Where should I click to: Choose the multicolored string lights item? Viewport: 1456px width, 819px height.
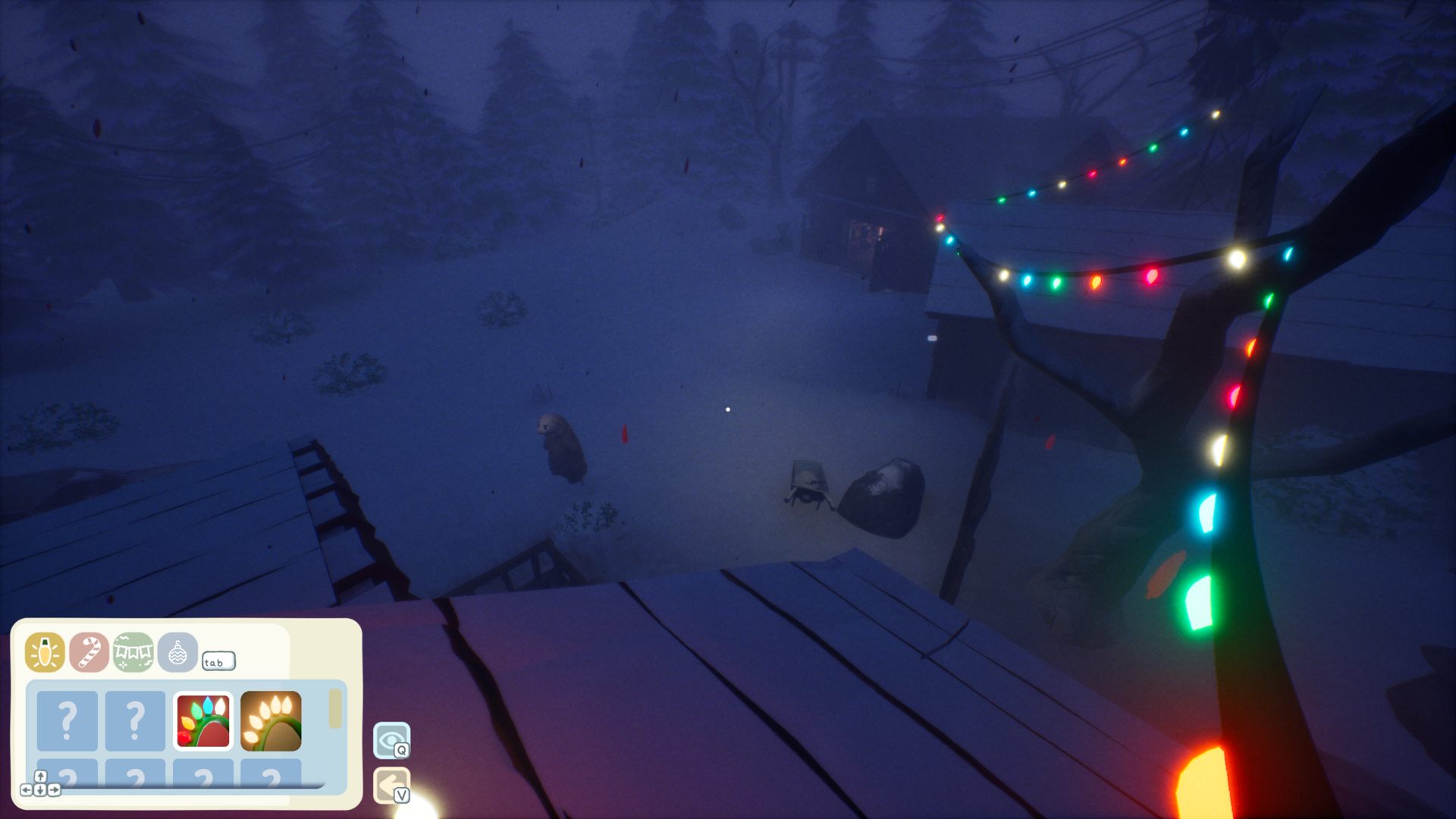[x=203, y=720]
